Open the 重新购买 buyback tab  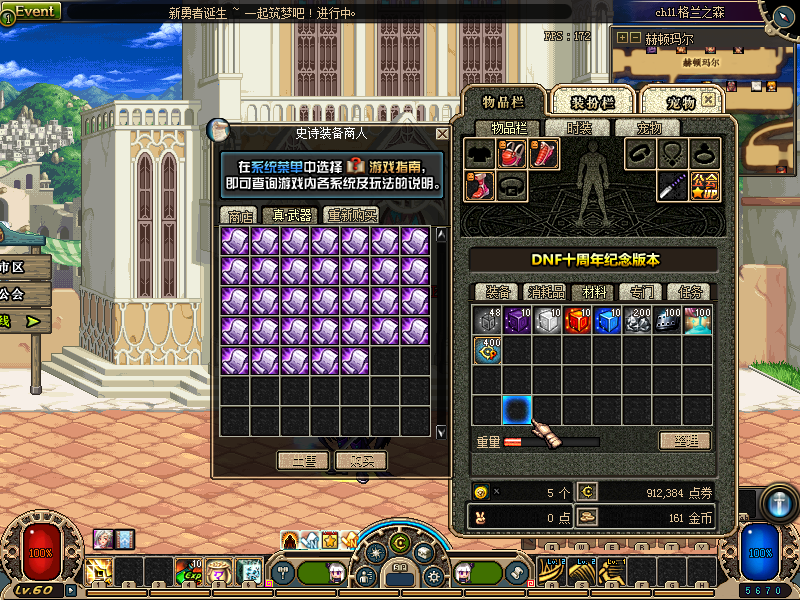pyautogui.click(x=351, y=215)
